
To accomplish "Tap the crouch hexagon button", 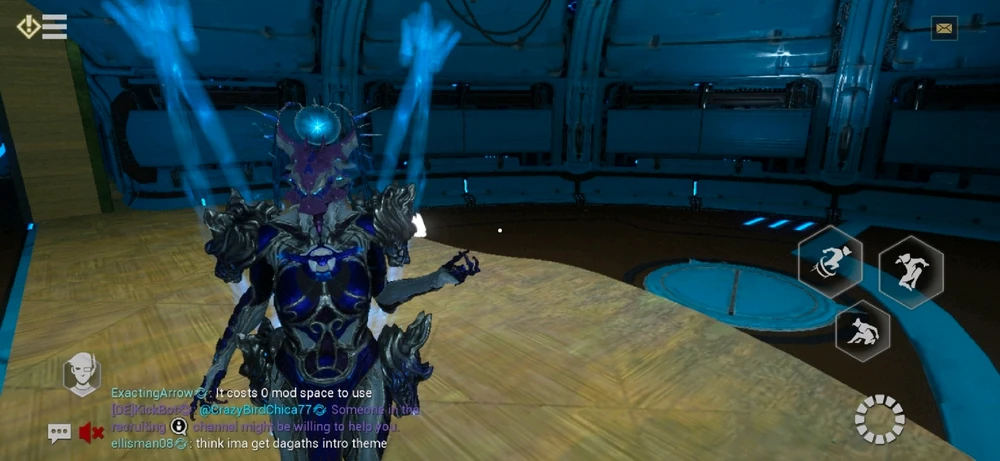I will (863, 331).
